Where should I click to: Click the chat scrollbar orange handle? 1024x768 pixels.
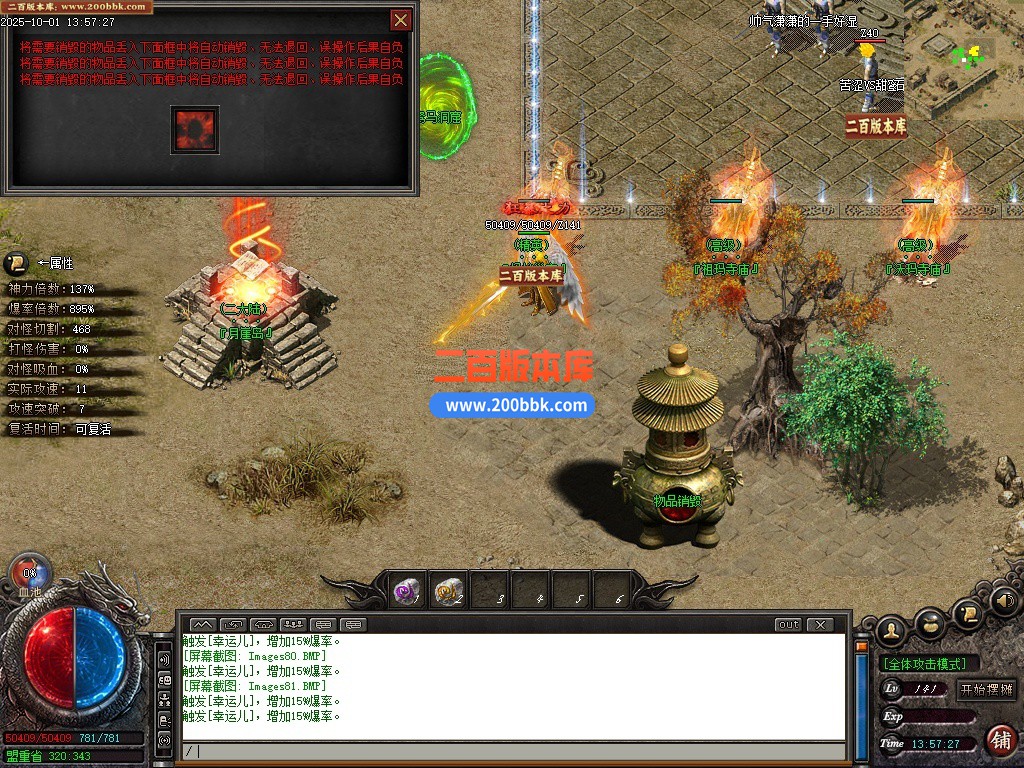tap(861, 647)
